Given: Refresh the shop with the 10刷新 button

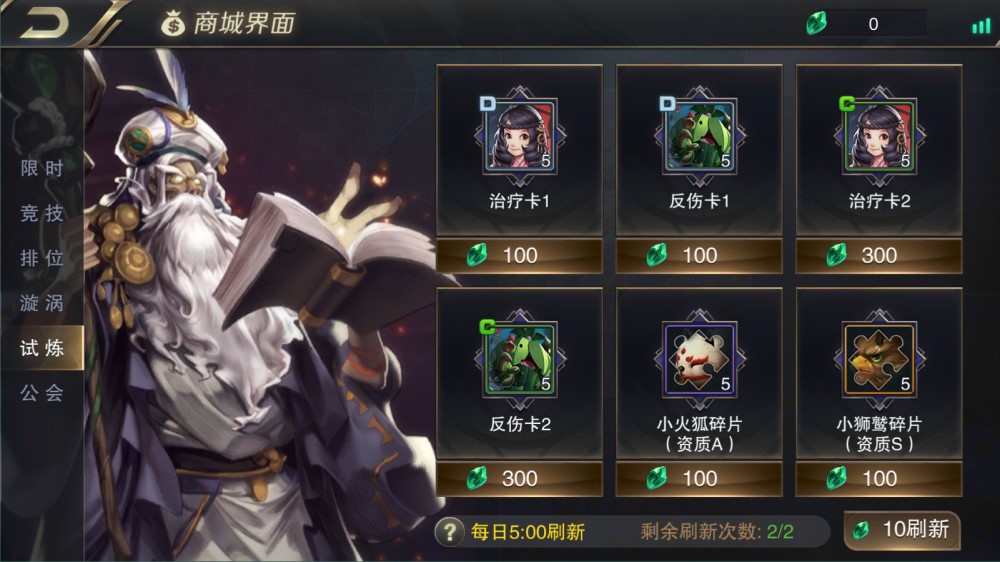Looking at the screenshot, I should pos(902,530).
